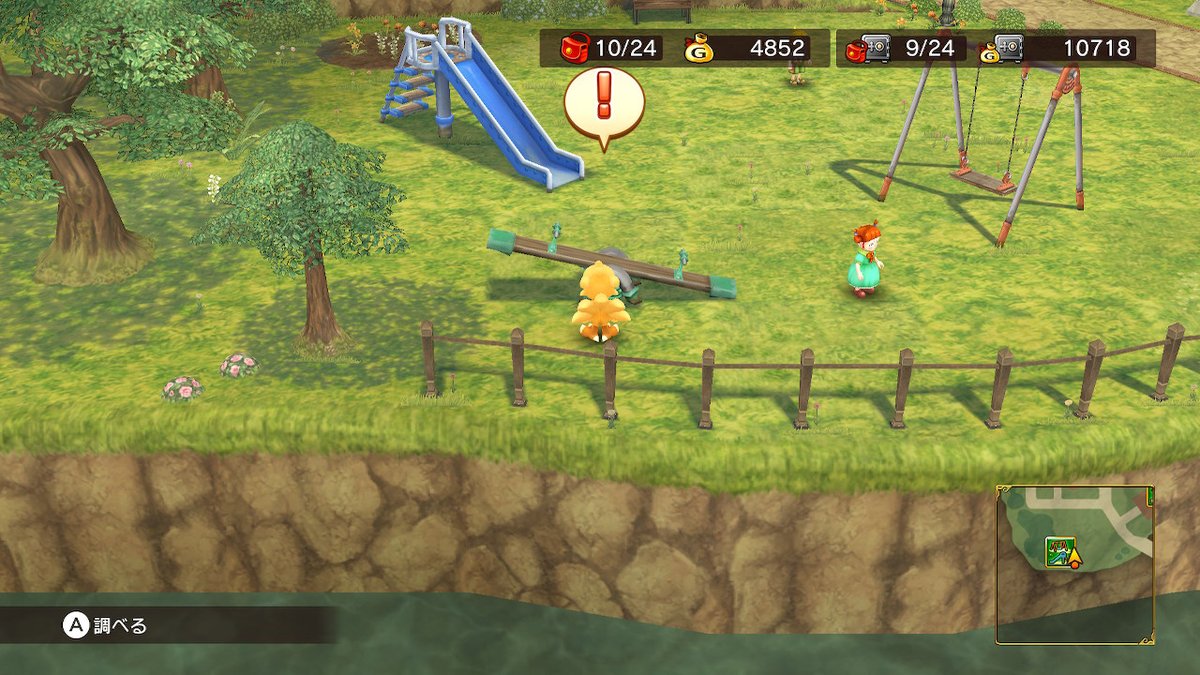Select the green location marker on minimap
Viewport: 1200px width, 675px height.
point(1058,551)
